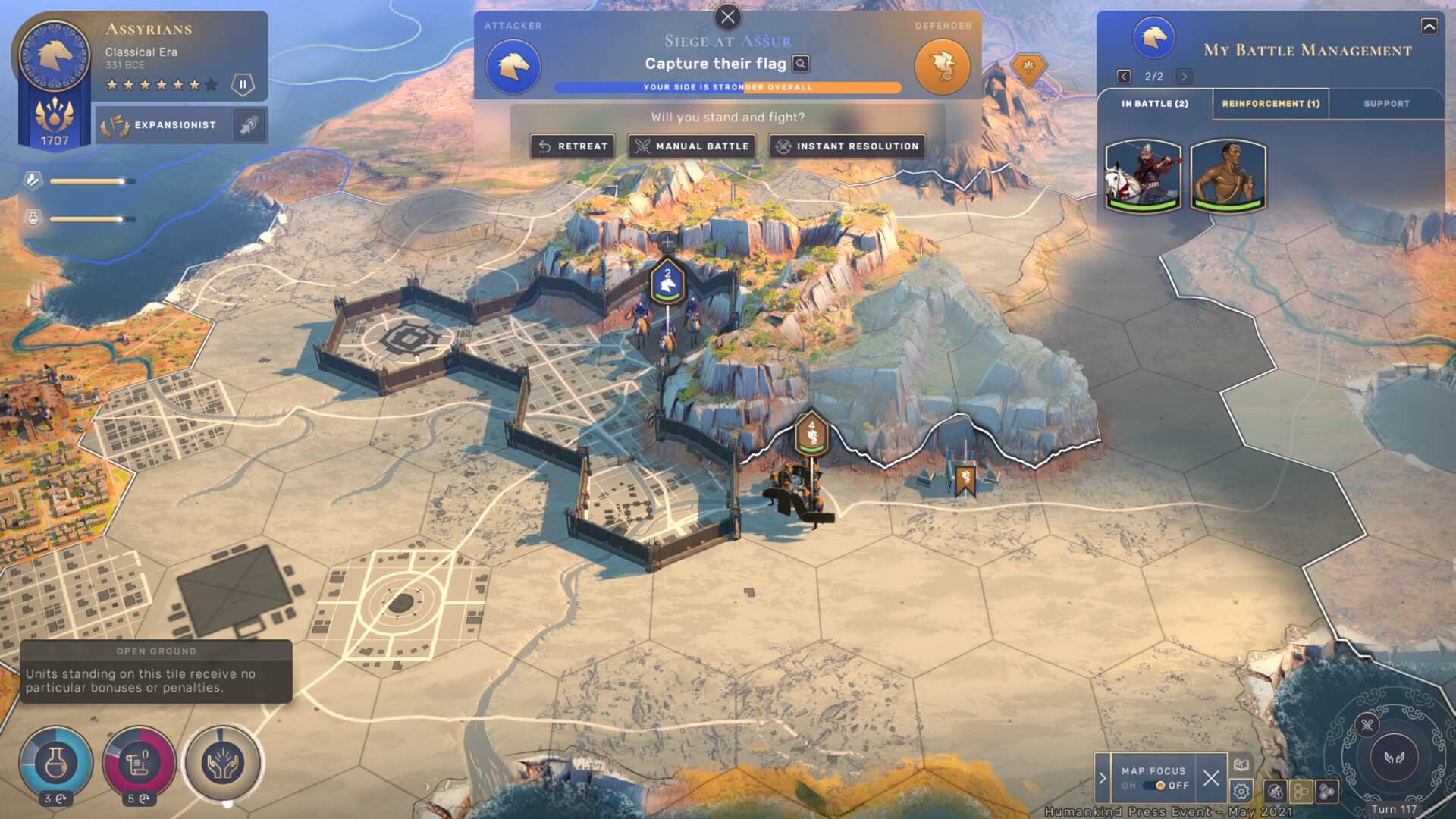Open the settings gear
Screen dimensions: 1456x819
tap(1241, 792)
